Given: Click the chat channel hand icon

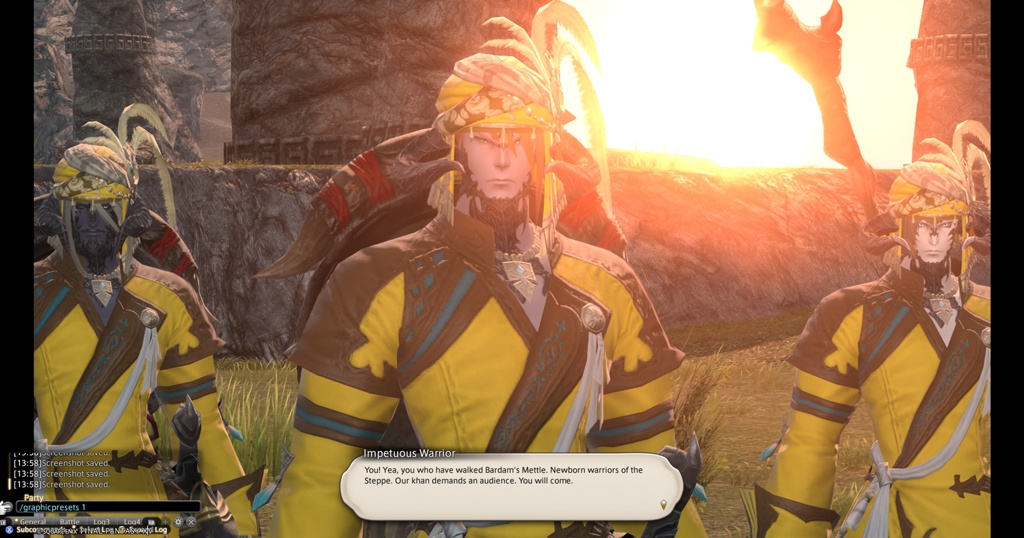Looking at the screenshot, I should point(7,507).
